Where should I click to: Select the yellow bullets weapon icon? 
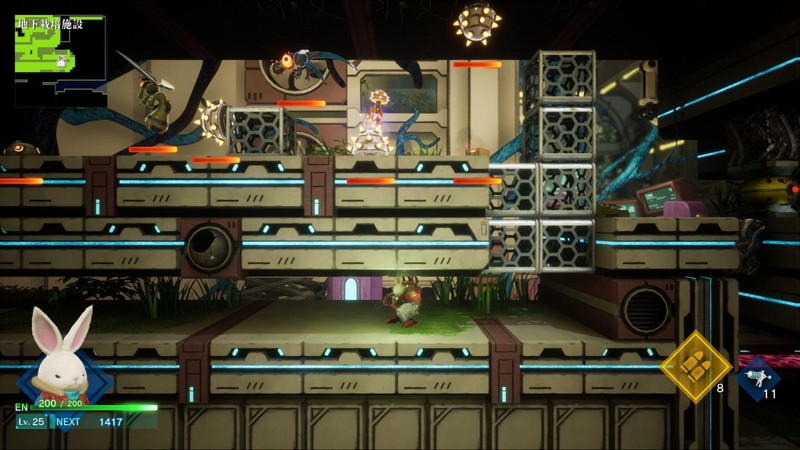click(x=694, y=364)
